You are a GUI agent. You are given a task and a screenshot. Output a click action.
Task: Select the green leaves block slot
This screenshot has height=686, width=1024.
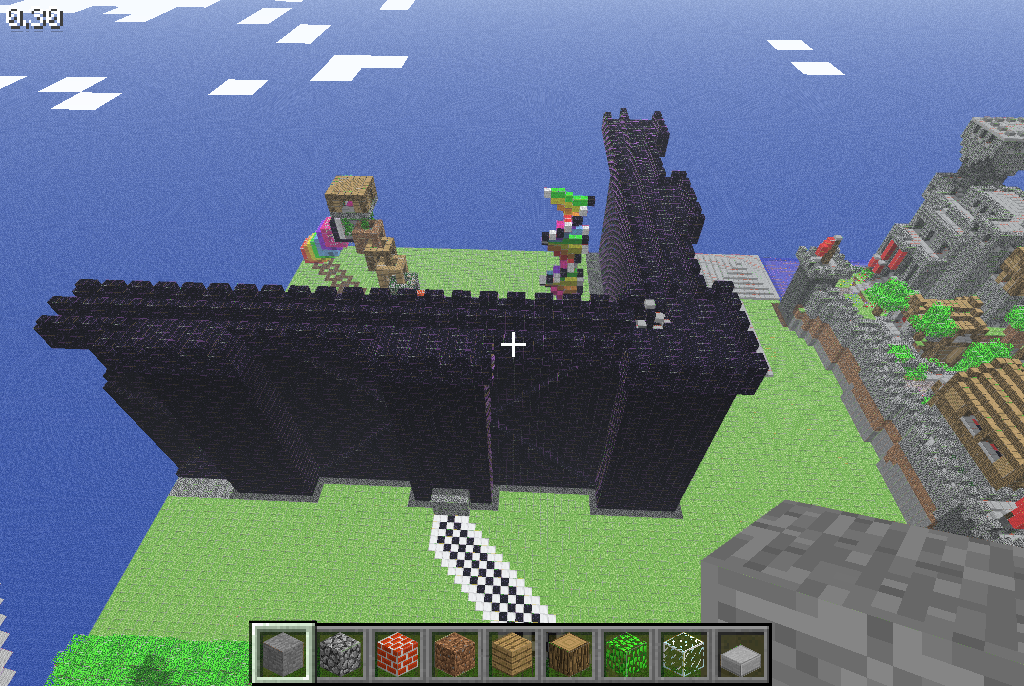625,654
